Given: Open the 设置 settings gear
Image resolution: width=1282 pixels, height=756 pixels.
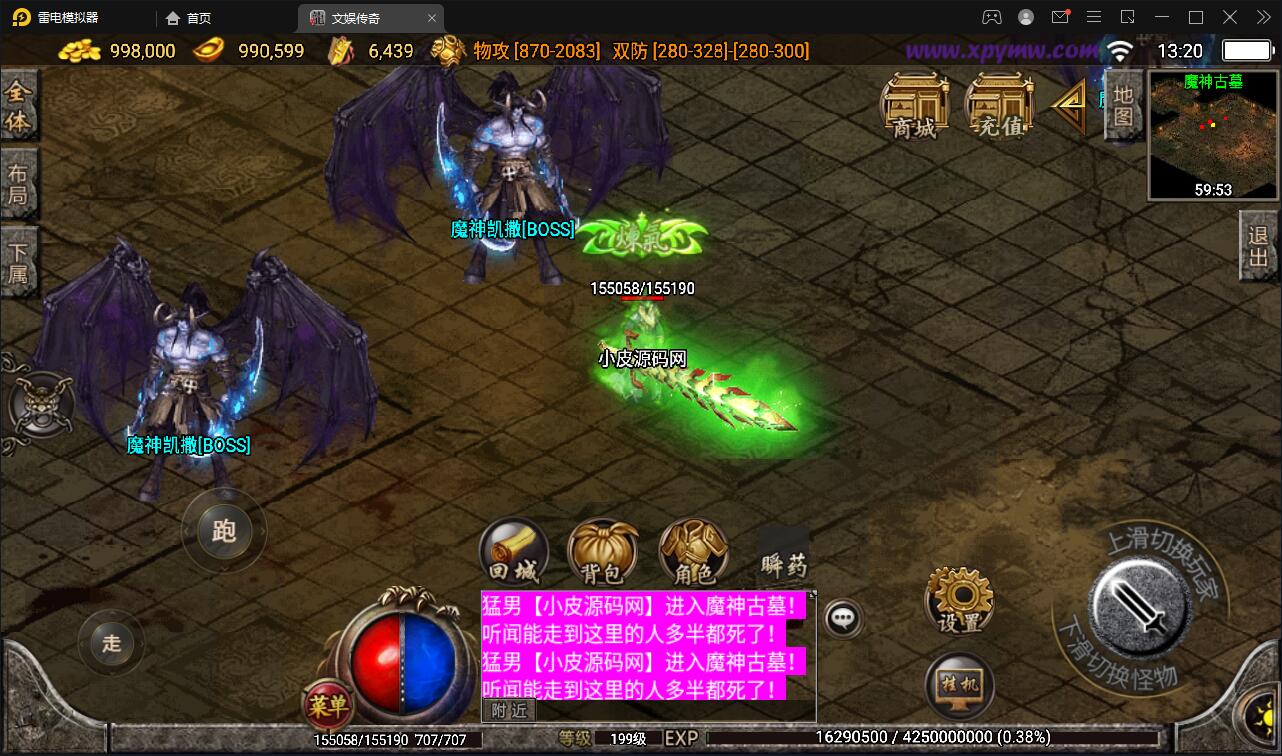Looking at the screenshot, I should (958, 600).
